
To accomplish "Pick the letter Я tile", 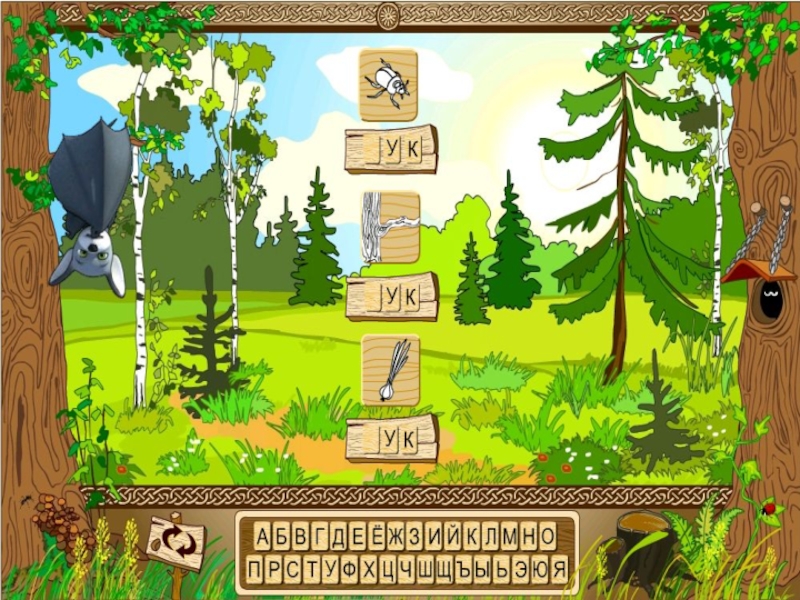I will 559,570.
